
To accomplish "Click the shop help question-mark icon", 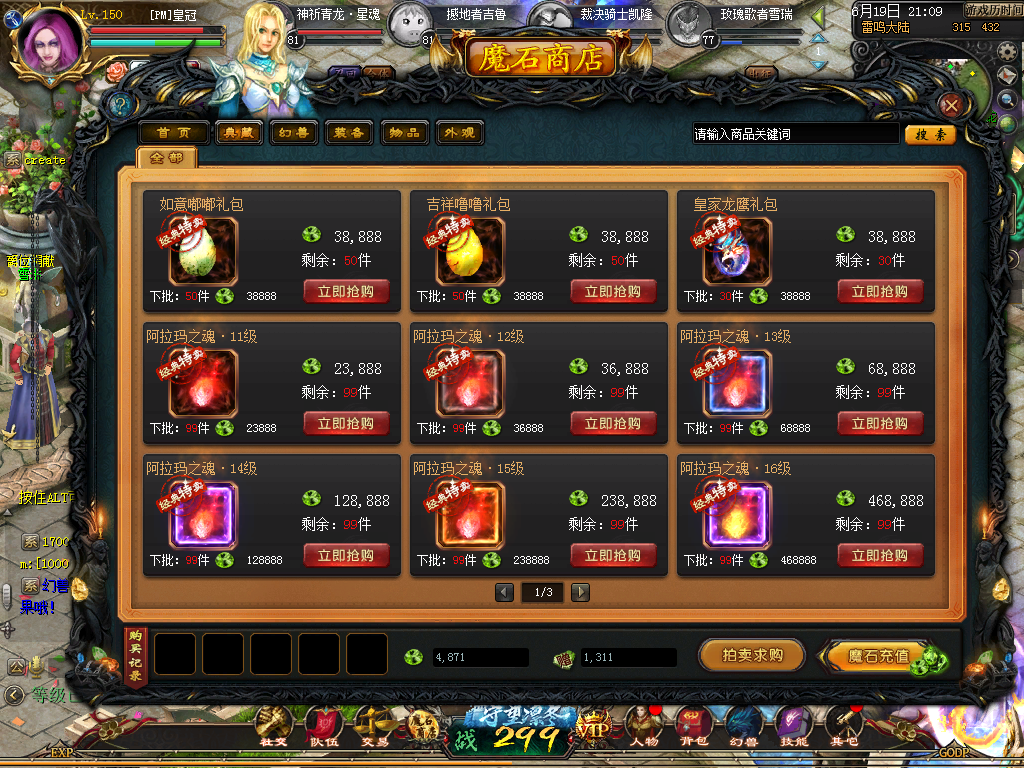I will coord(120,105).
